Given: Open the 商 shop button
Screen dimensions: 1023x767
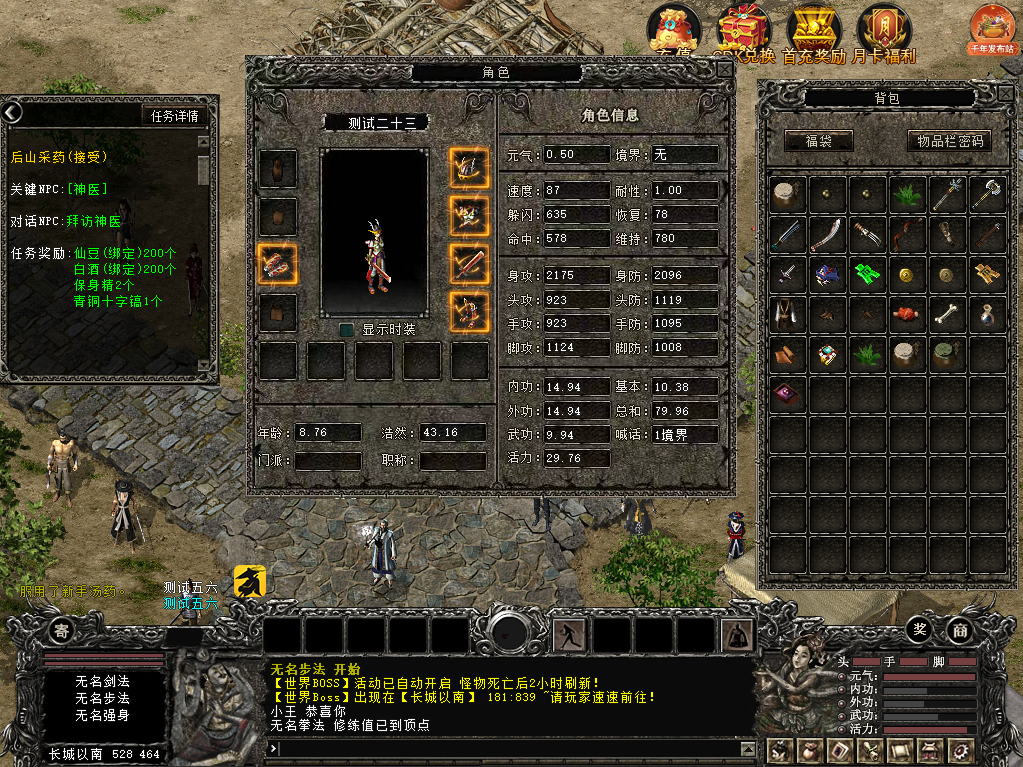Looking at the screenshot, I should (959, 630).
